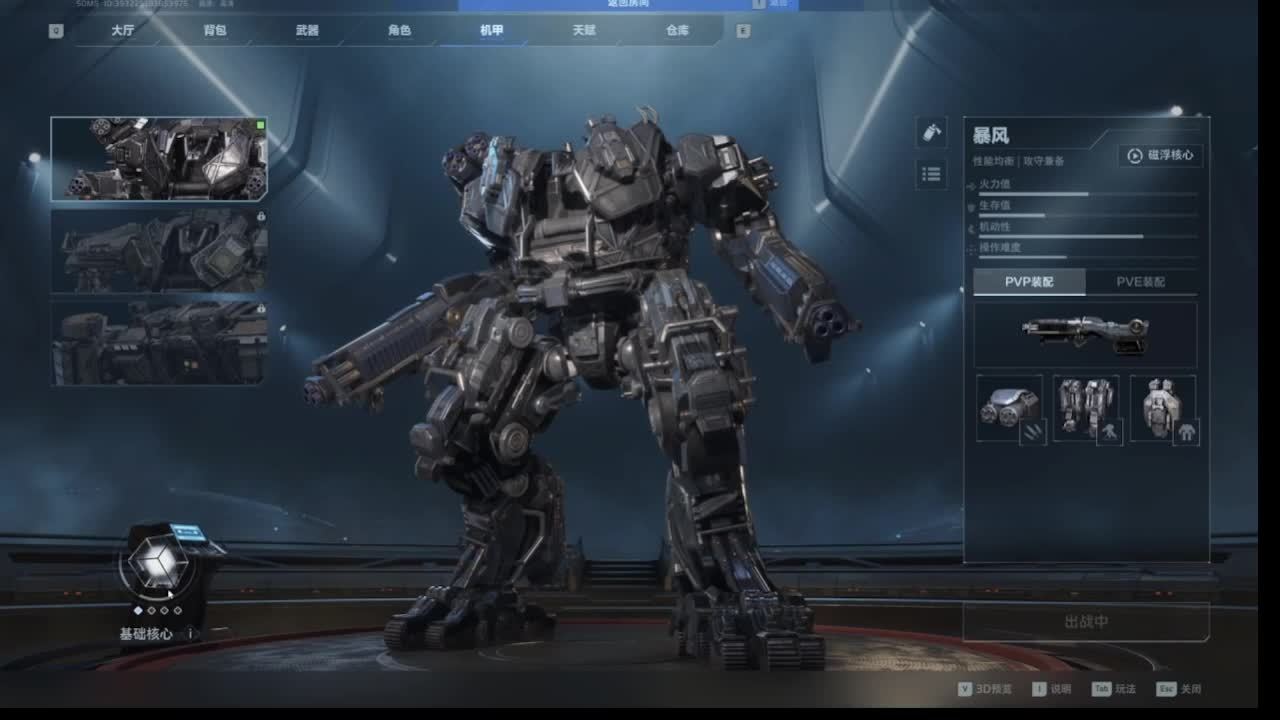Open the 大厅 lobby tab
Image resolution: width=1280 pixels, height=720 pixels.
pyautogui.click(x=122, y=31)
